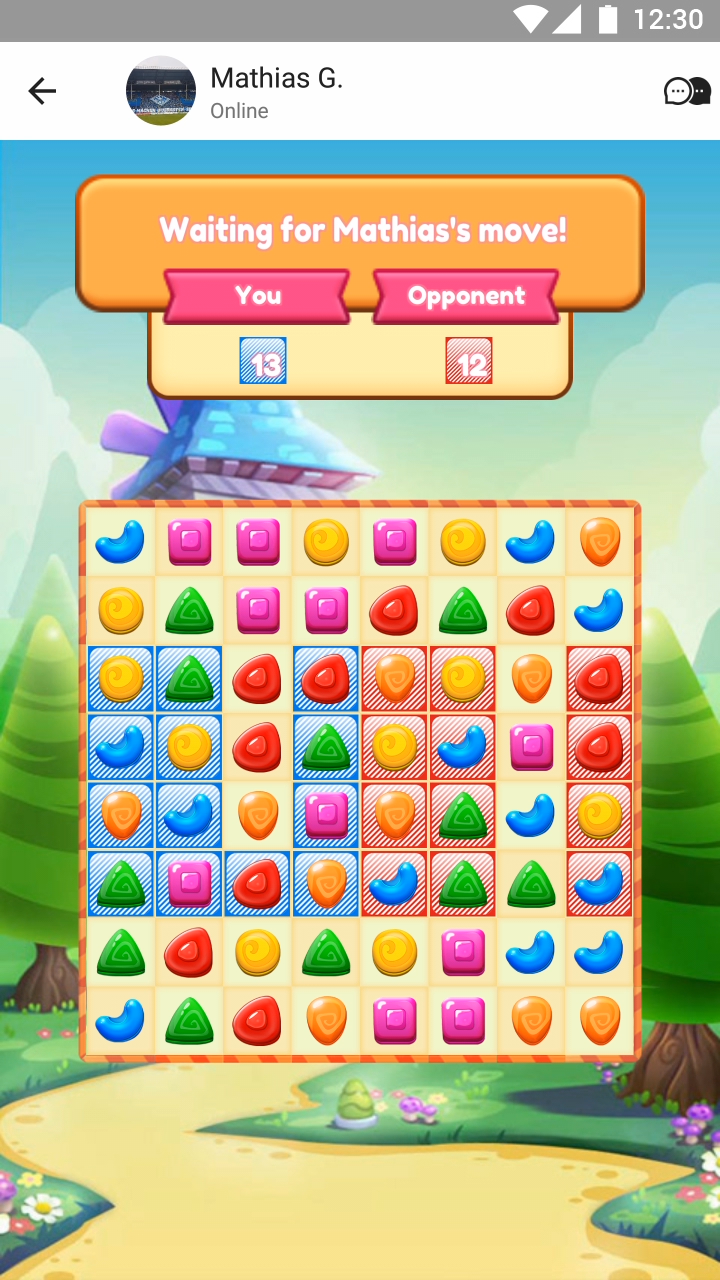
Task: Go back using the arrow button
Action: pos(42,92)
